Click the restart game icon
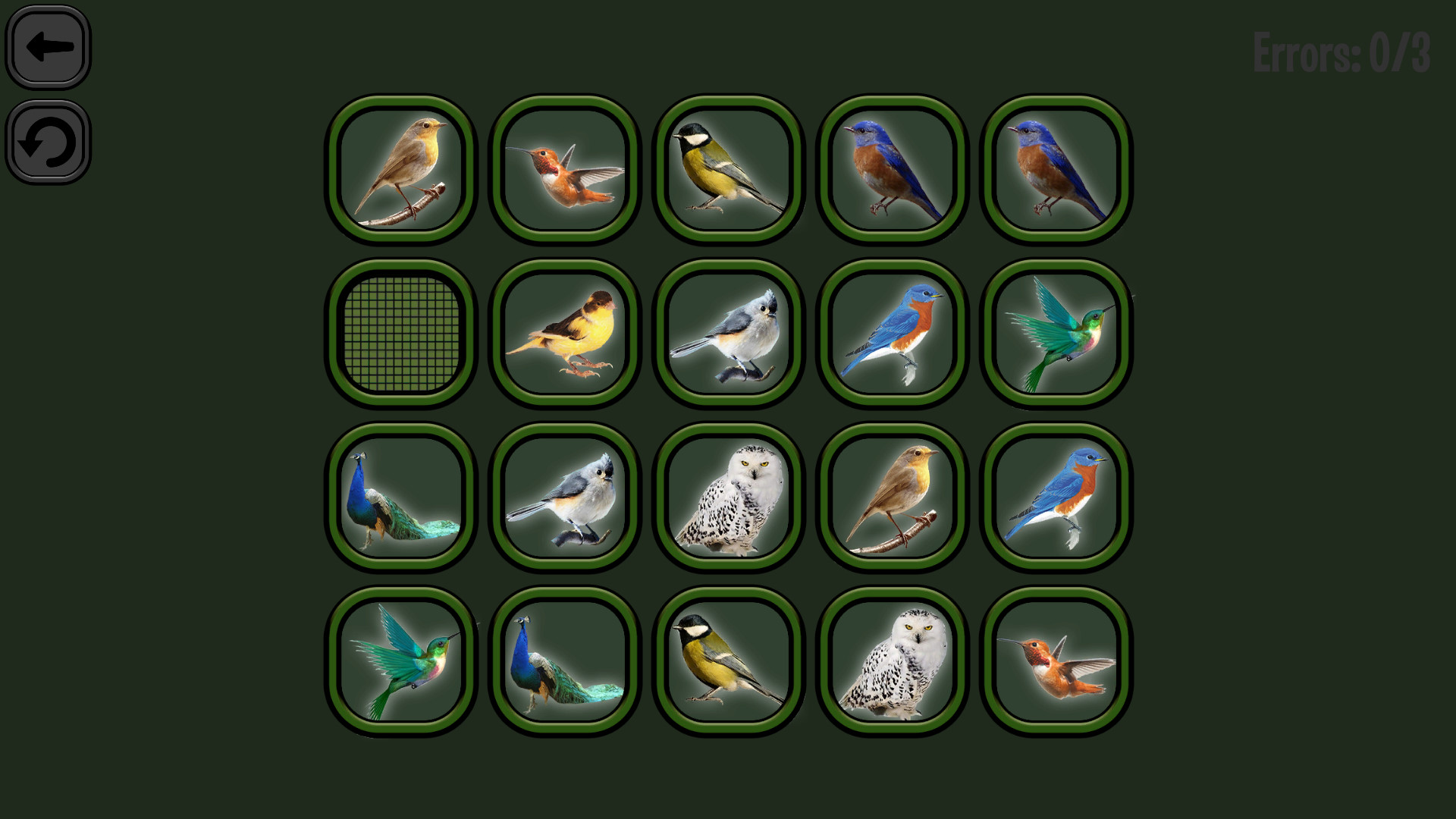 (x=47, y=143)
